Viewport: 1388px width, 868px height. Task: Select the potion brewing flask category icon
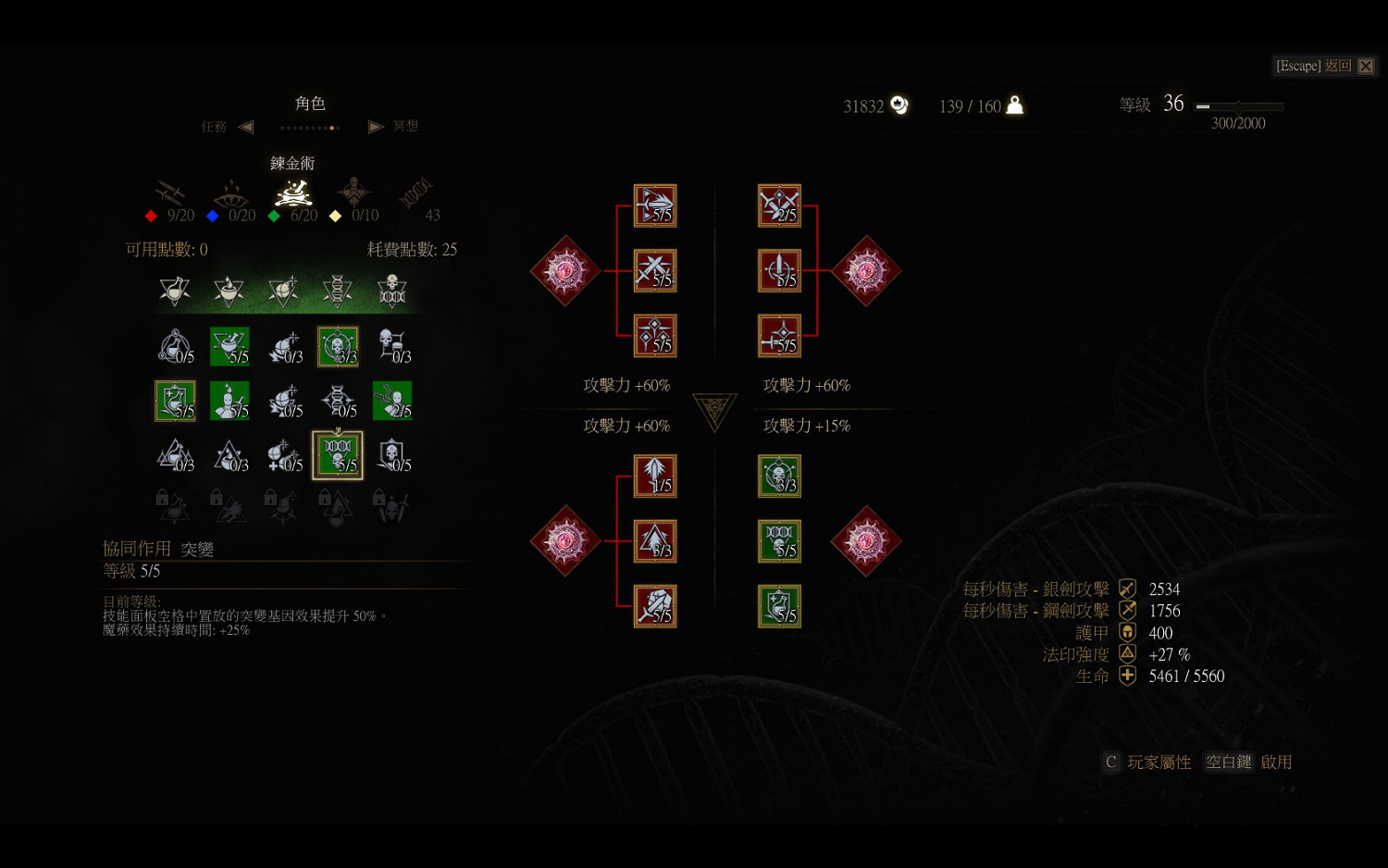[175, 291]
